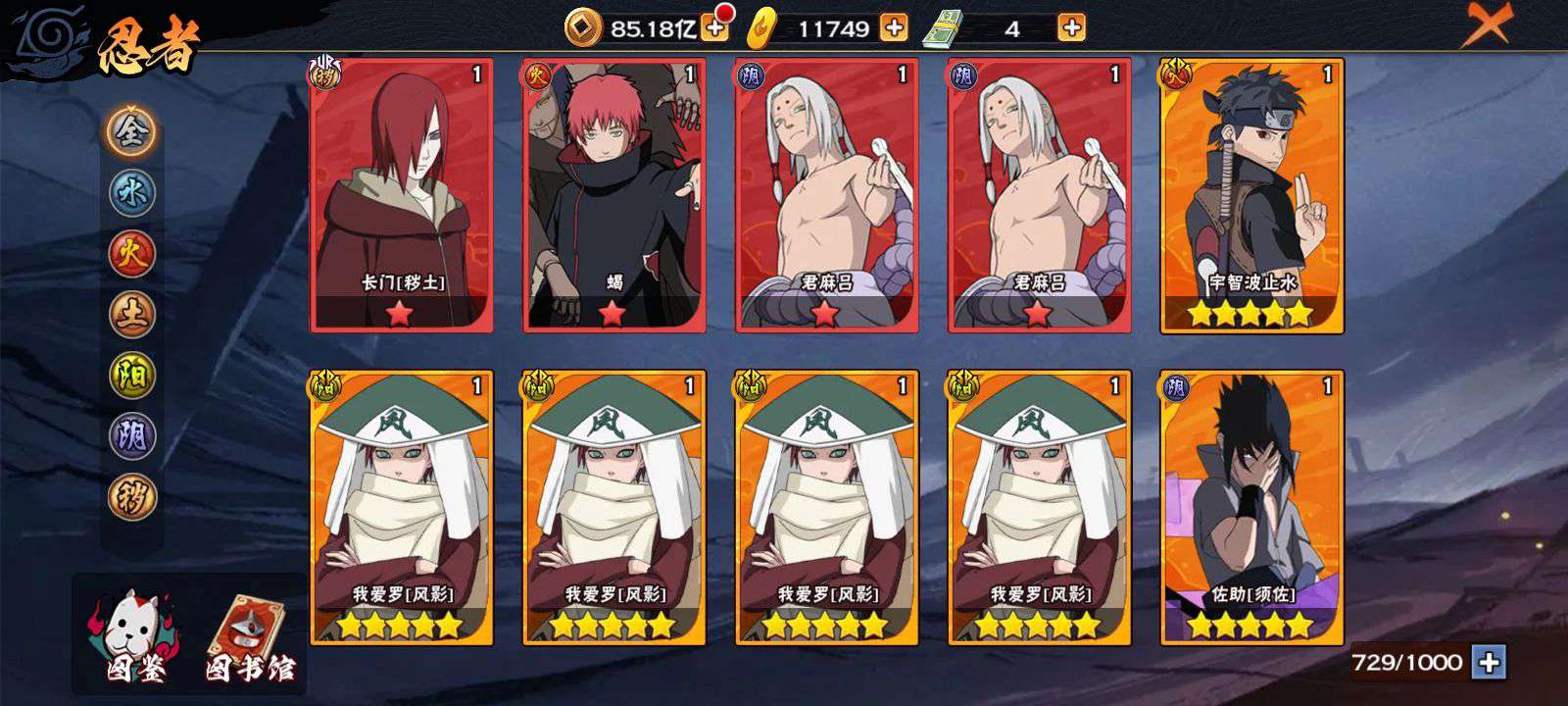This screenshot has width=1568, height=706.
Task: Close the ninja screen with the X
Action: click(x=1487, y=24)
